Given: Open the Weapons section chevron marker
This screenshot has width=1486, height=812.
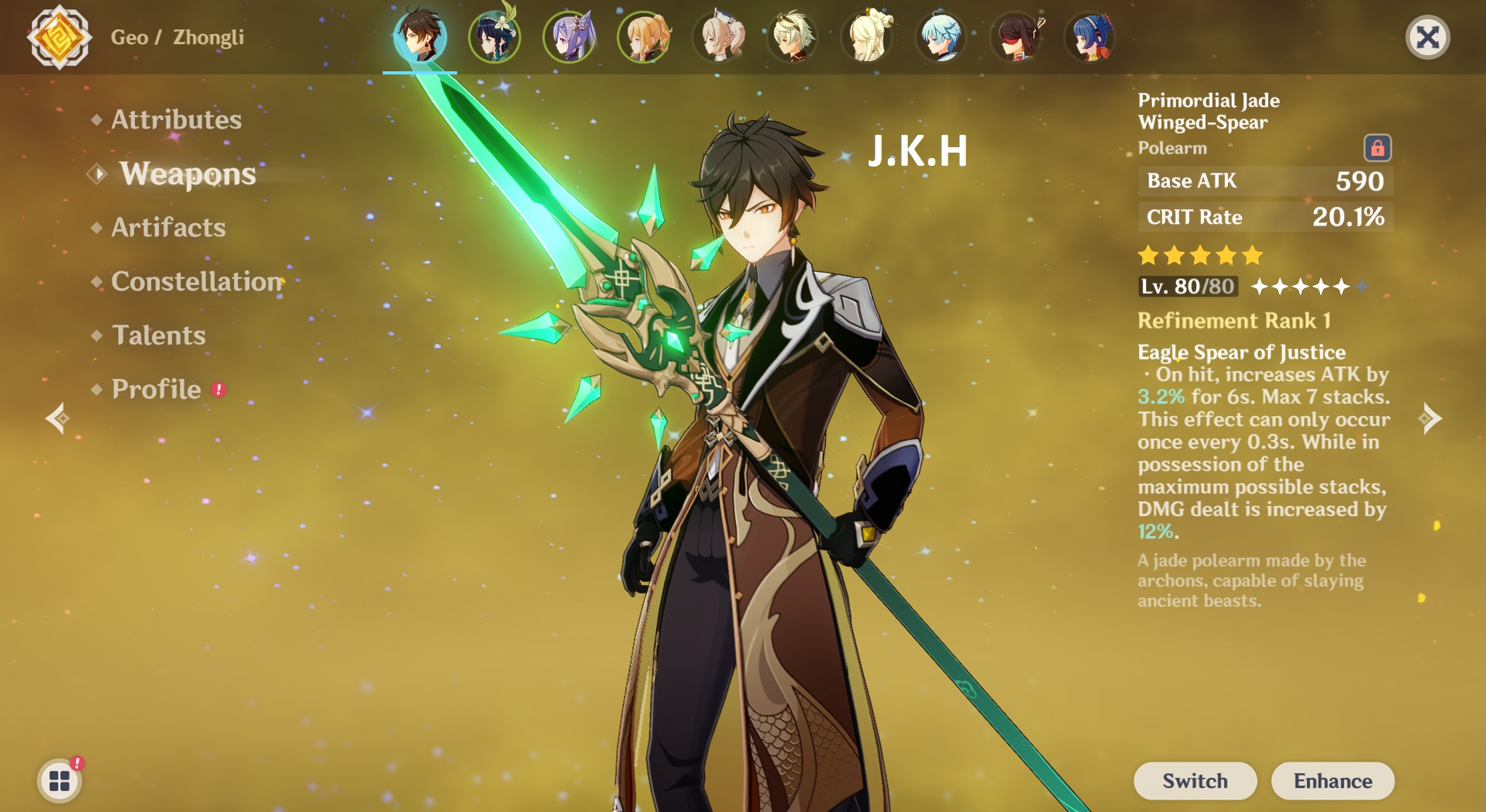Looking at the screenshot, I should [x=96, y=174].
